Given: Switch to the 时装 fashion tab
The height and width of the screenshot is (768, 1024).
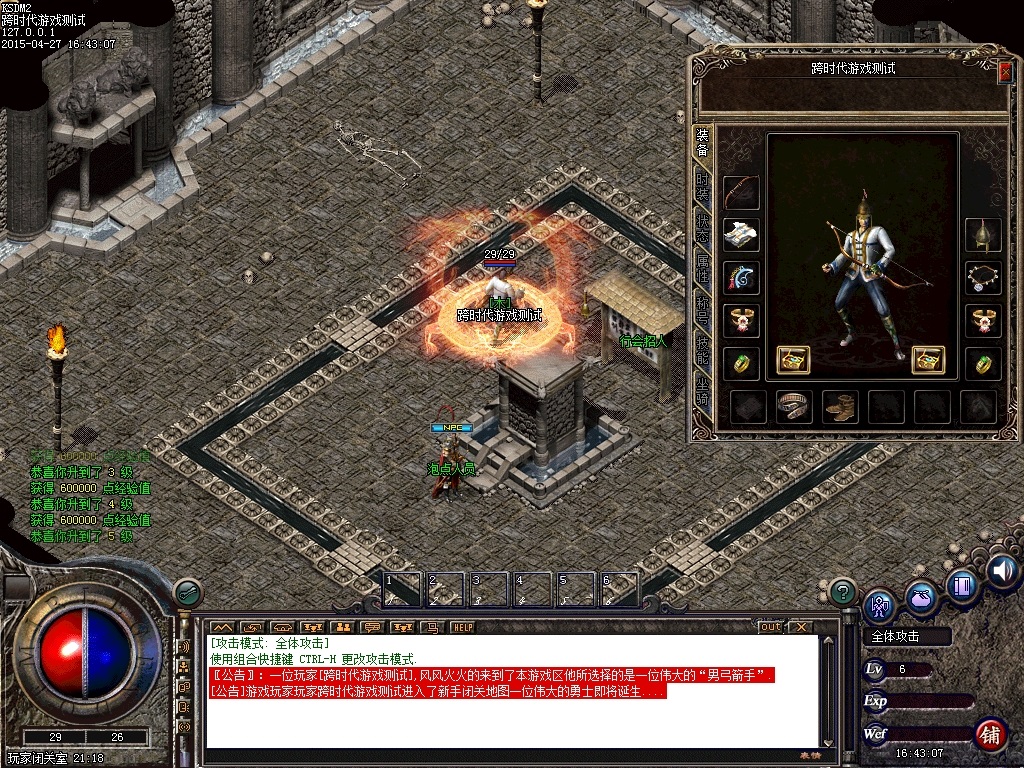Looking at the screenshot, I should coord(703,184).
